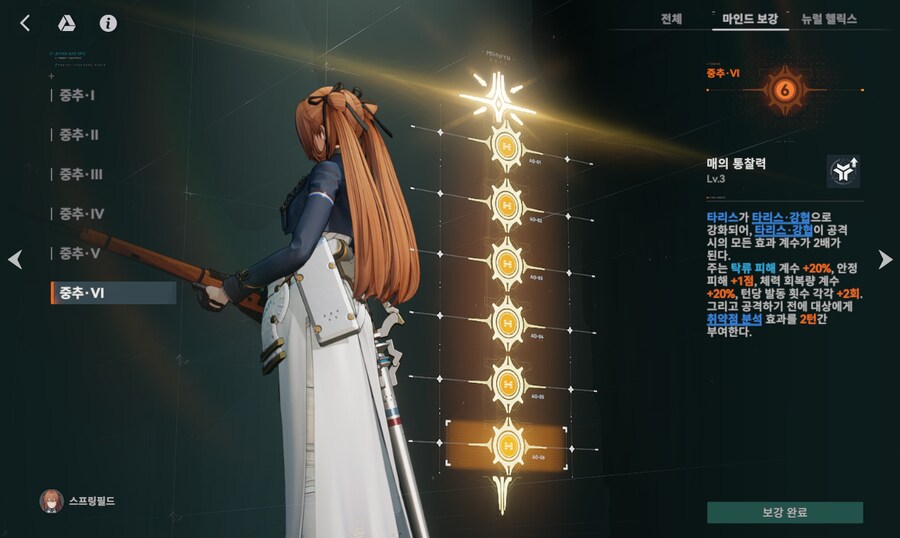The image size is (900, 538).
Task: Click the triangle home icon
Action: click(x=67, y=23)
